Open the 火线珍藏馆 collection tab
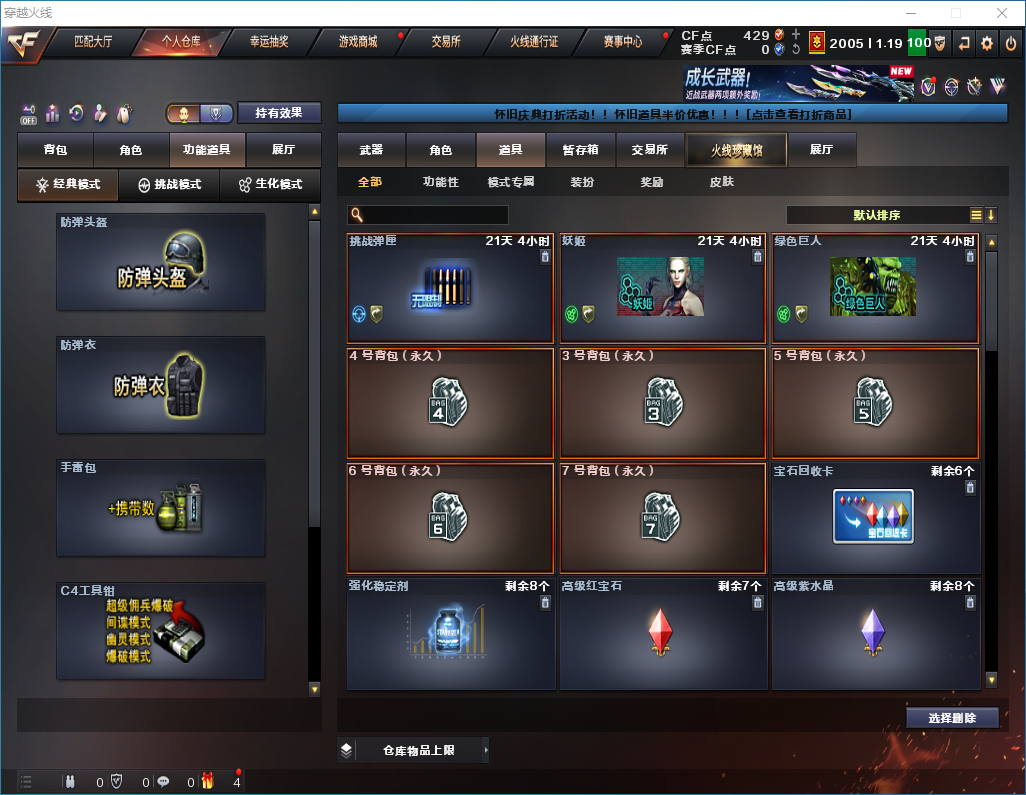Image resolution: width=1026 pixels, height=795 pixels. point(736,150)
